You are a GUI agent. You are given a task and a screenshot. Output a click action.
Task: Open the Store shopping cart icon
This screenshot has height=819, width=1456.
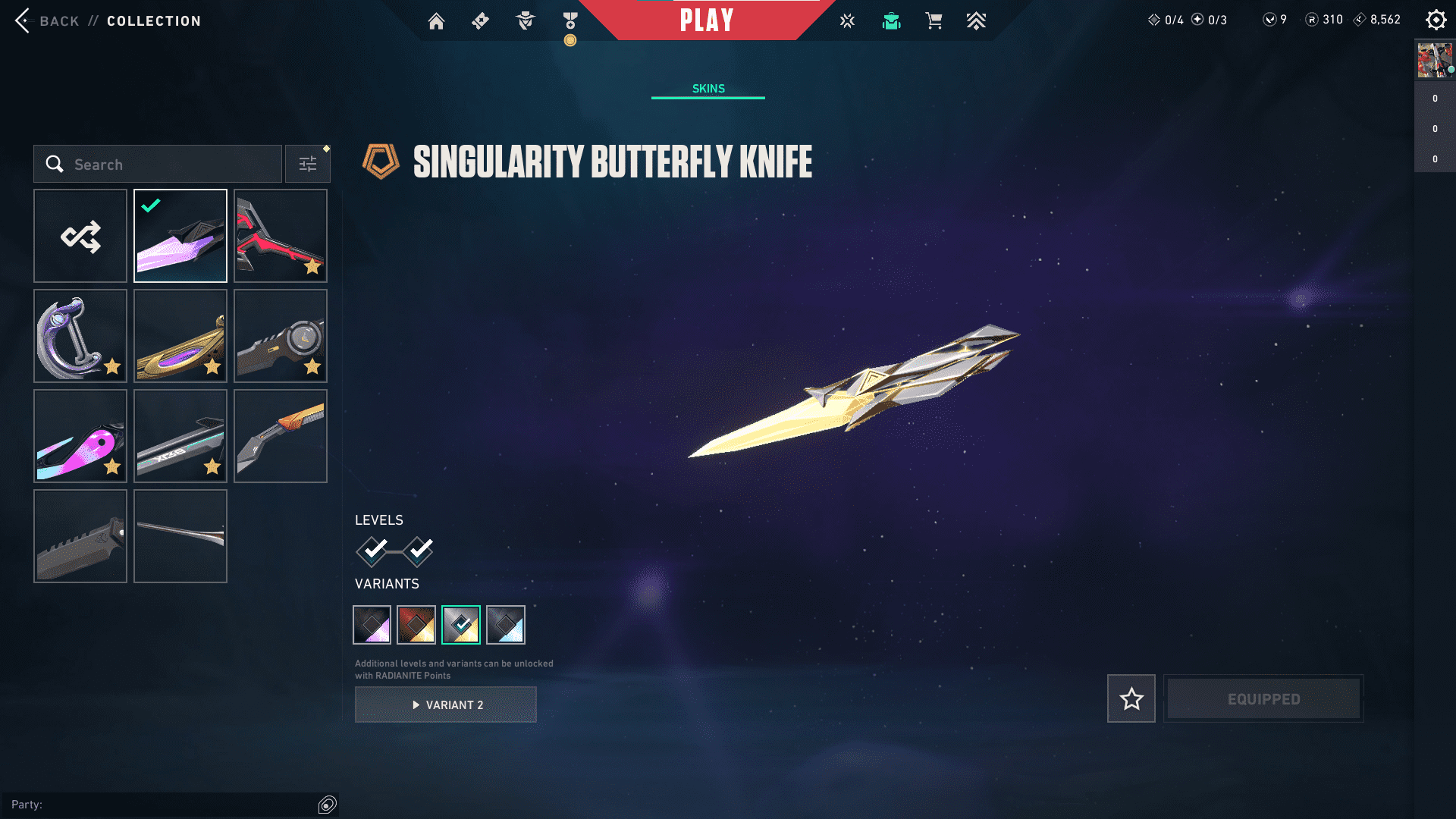tap(934, 20)
